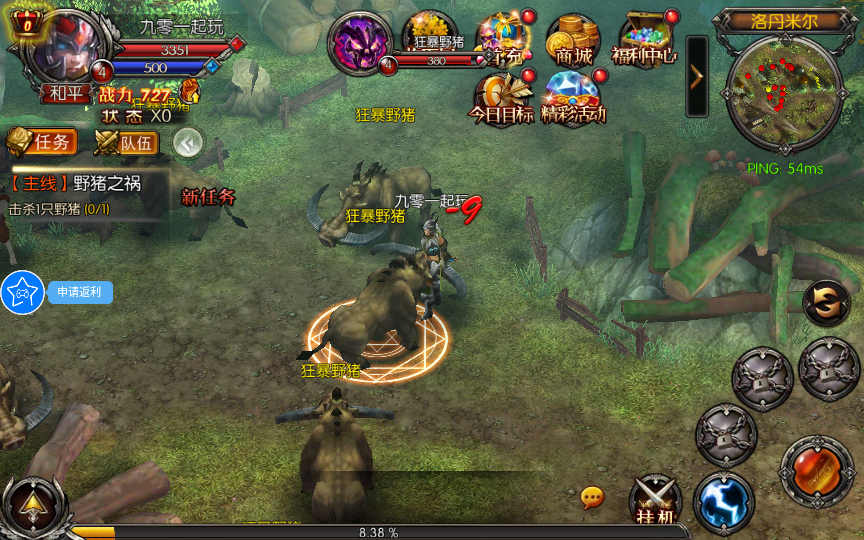Click the 申请返利 rebate button

[x=80, y=292]
